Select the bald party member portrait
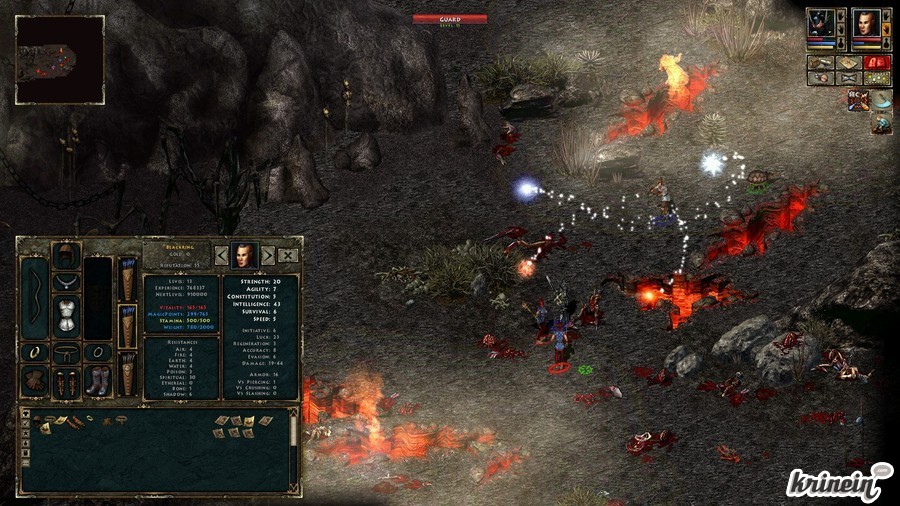Viewport: 900px width, 506px height. point(866,23)
